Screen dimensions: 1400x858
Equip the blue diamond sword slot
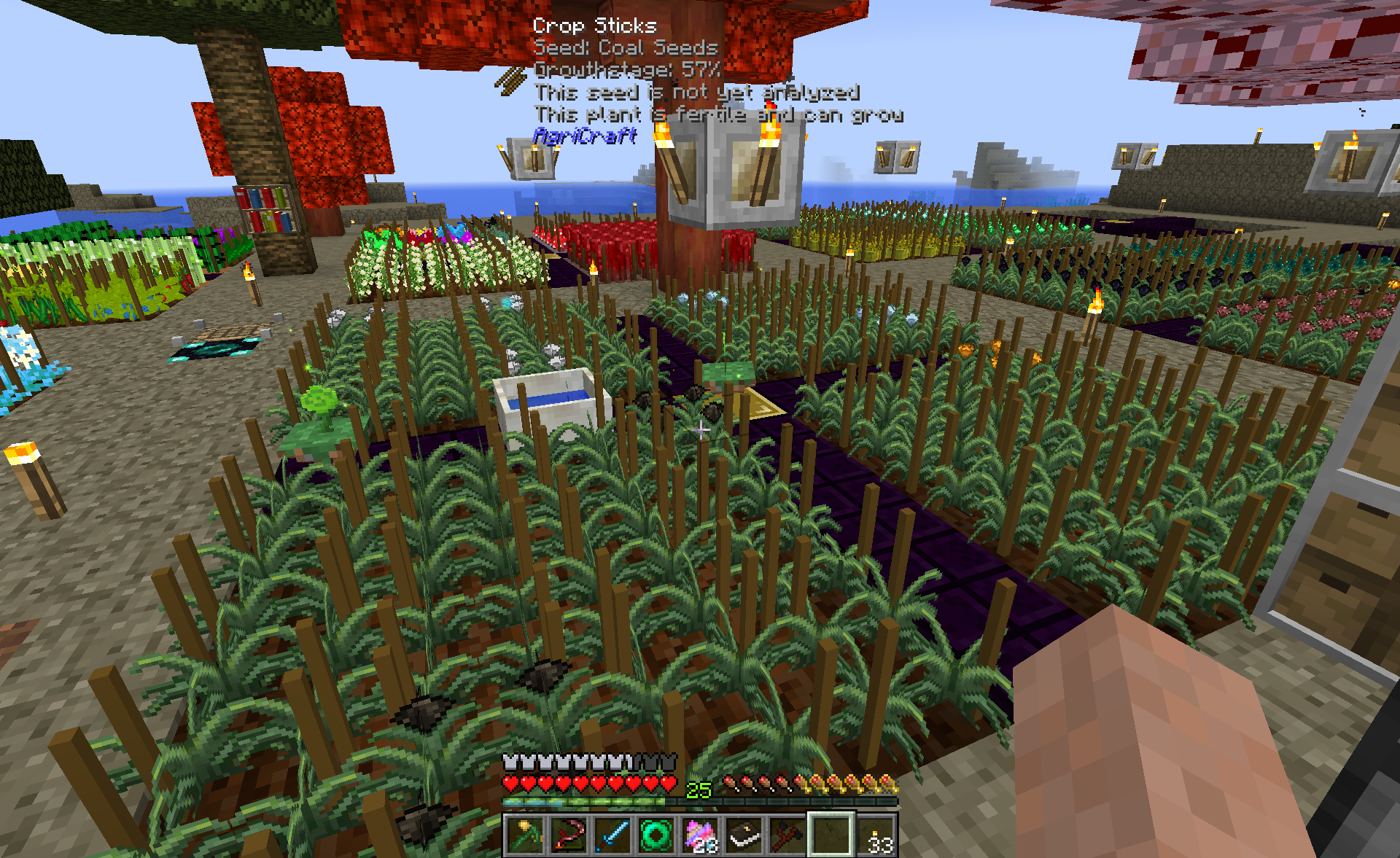coord(612,835)
